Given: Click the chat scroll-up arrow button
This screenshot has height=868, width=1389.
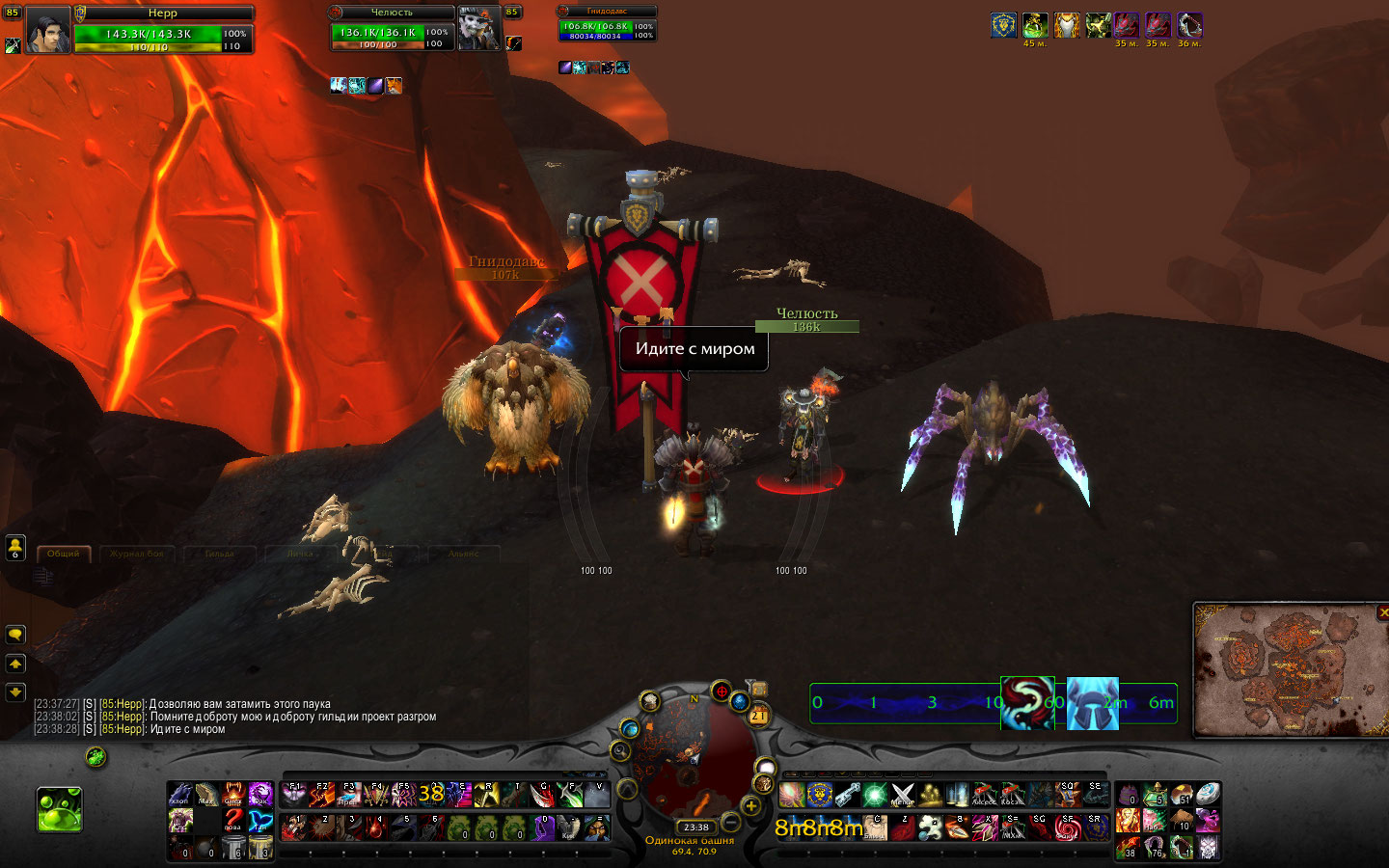Looking at the screenshot, I should point(15,664).
